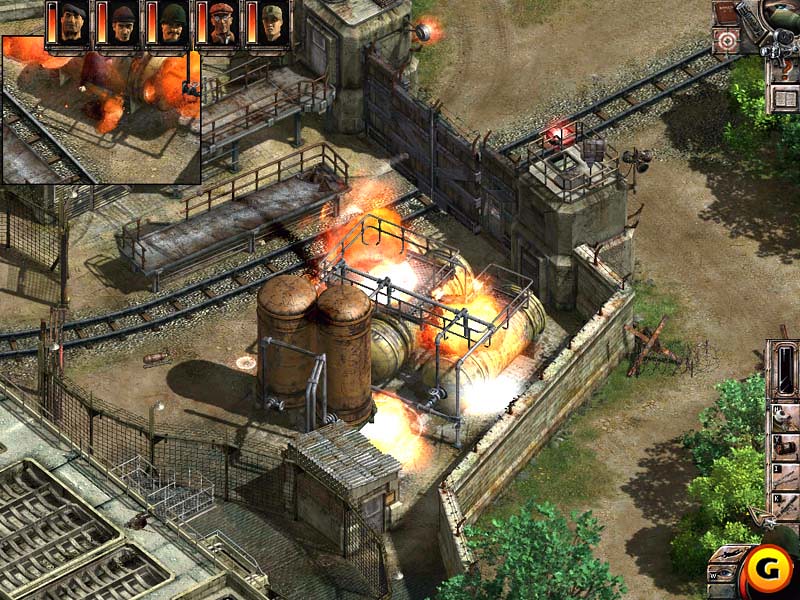This screenshot has height=600, width=800.
Task: Click the picture-in-picture camera view of the explosion
Action: point(100,110)
